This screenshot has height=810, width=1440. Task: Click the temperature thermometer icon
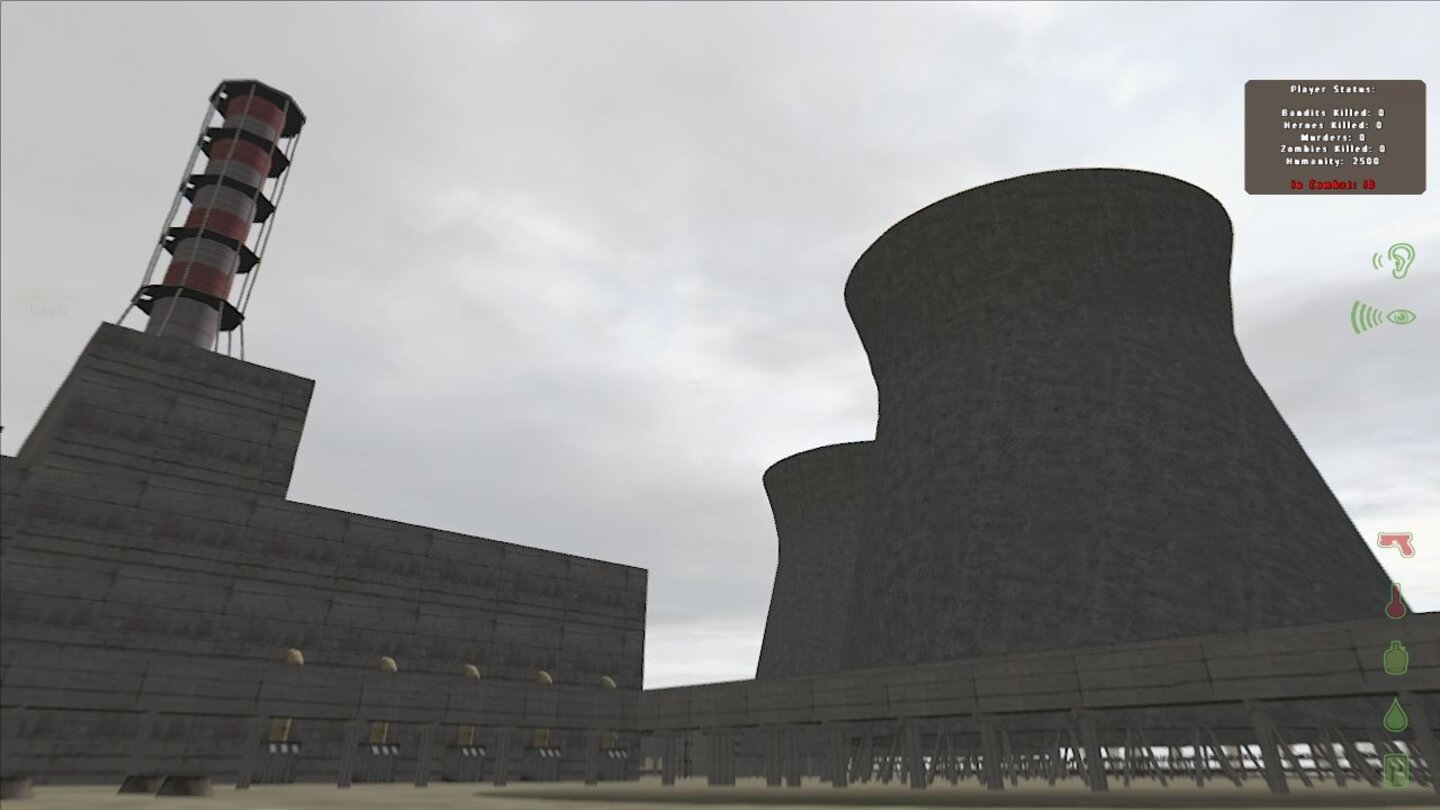(x=1396, y=603)
